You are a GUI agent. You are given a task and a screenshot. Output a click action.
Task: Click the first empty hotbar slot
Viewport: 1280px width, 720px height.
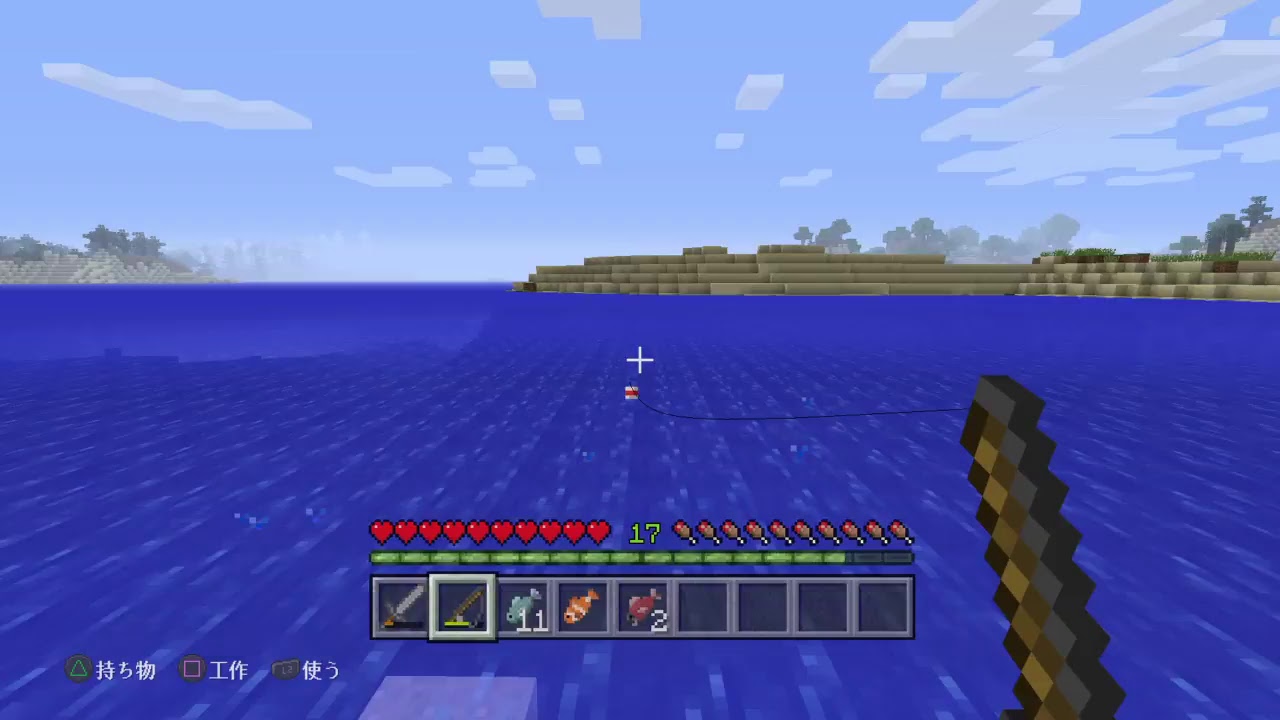(x=704, y=606)
